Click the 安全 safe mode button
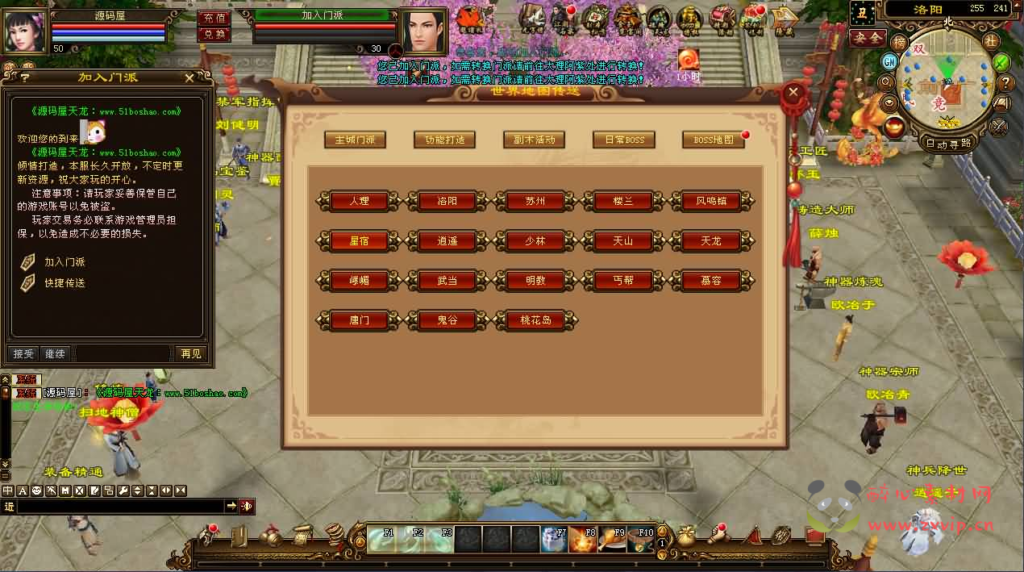 tap(867, 38)
